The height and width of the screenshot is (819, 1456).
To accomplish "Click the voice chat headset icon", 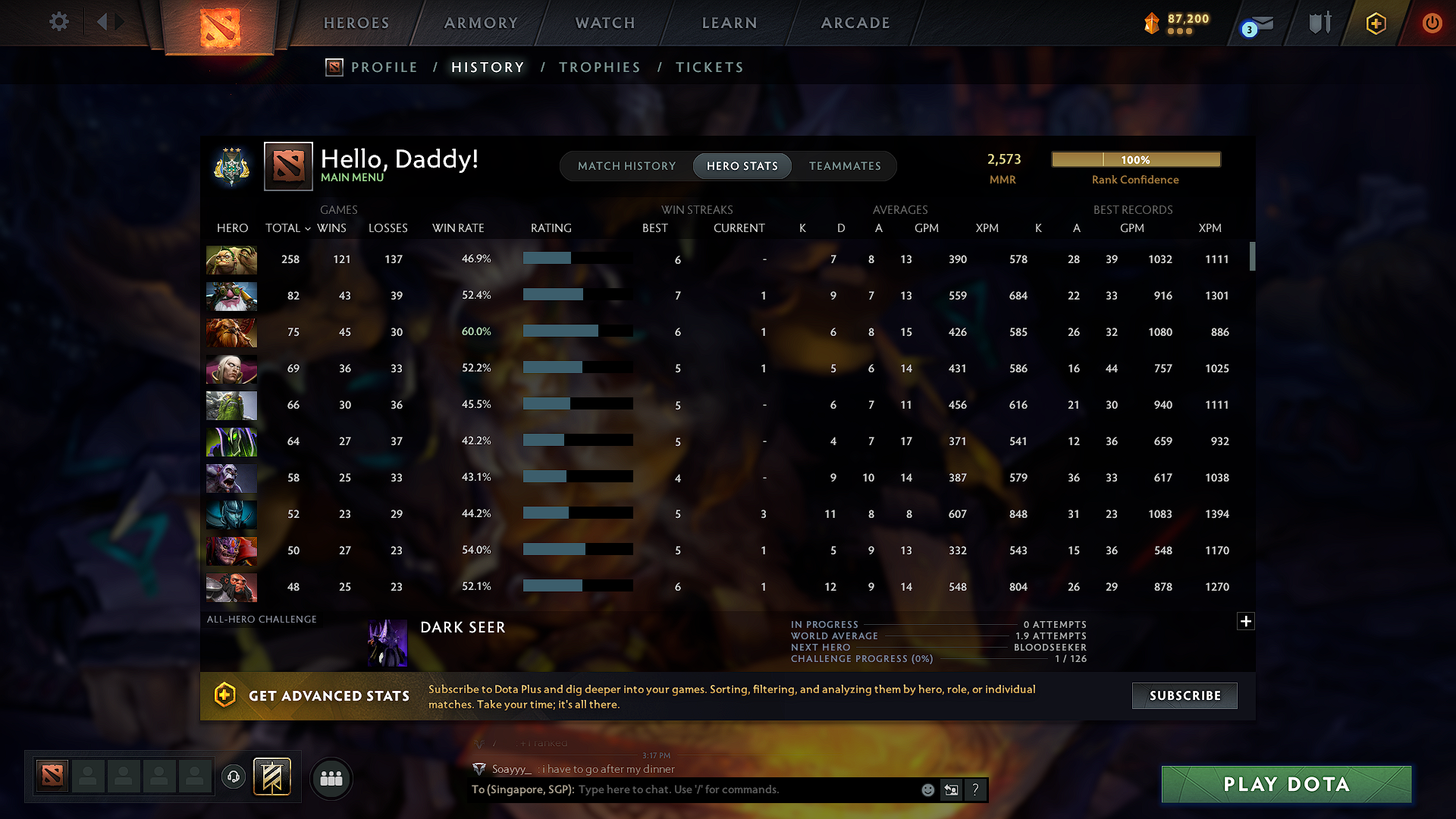I will [x=233, y=777].
